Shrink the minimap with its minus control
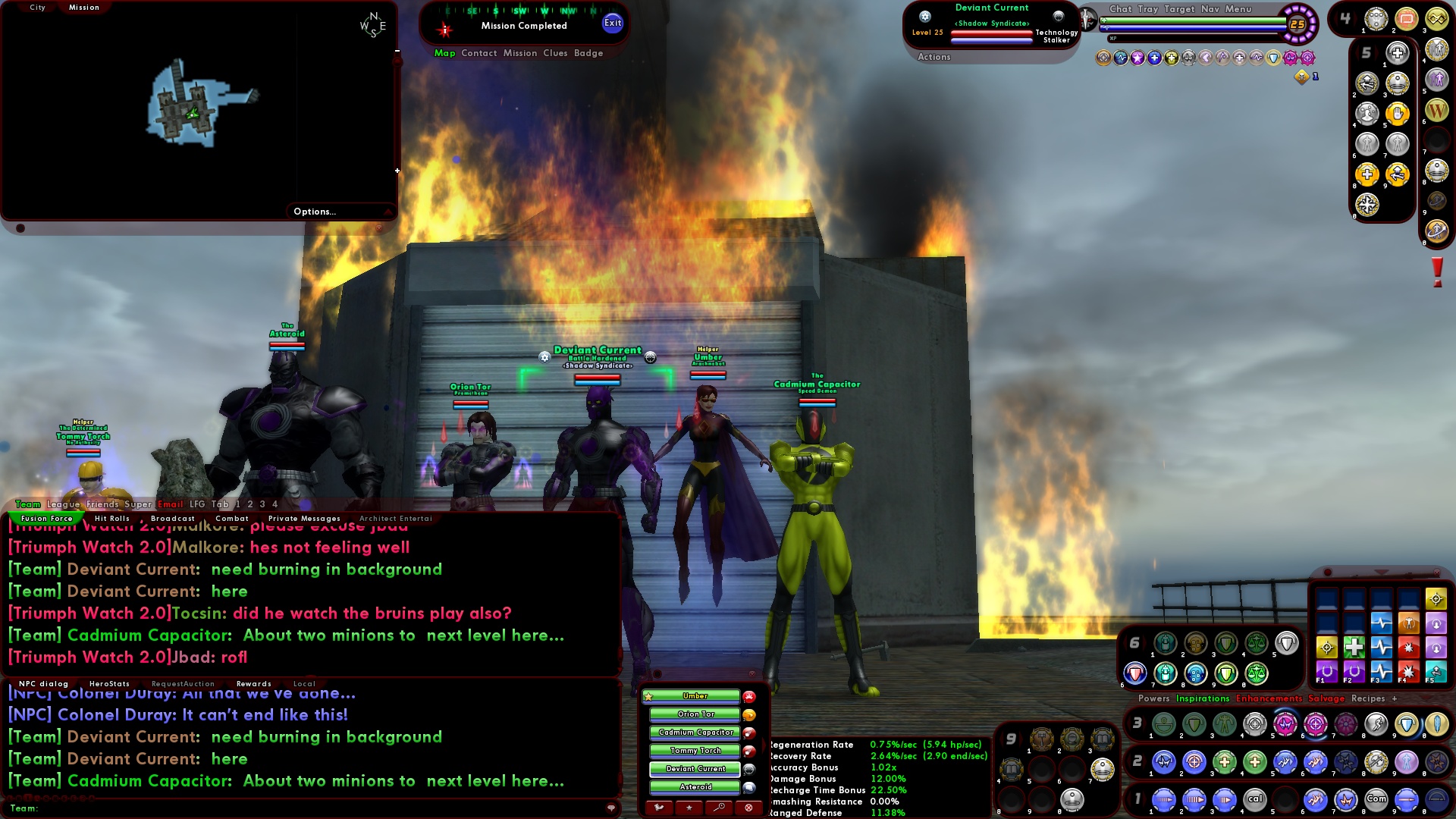This screenshot has height=819, width=1456. coord(396,52)
